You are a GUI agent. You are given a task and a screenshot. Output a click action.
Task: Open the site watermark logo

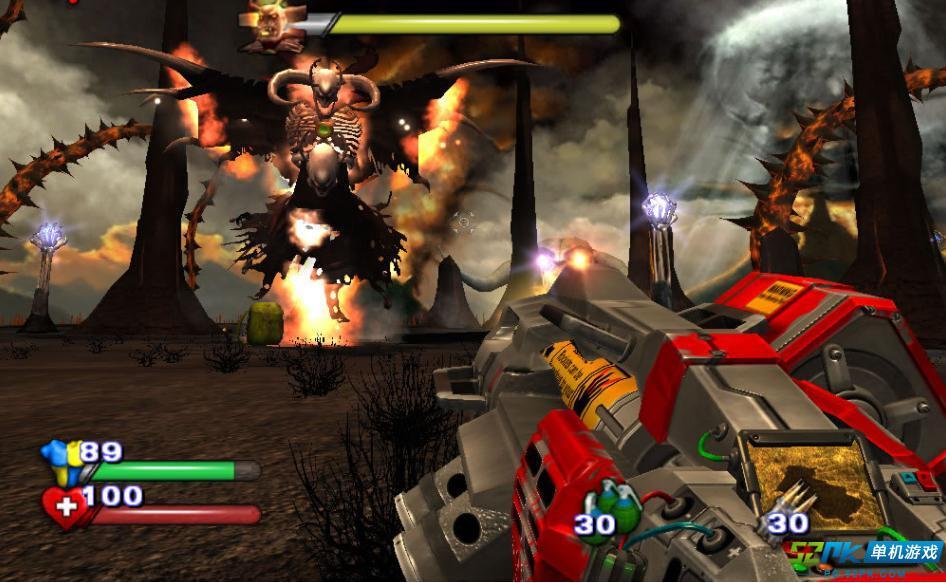pos(864,556)
